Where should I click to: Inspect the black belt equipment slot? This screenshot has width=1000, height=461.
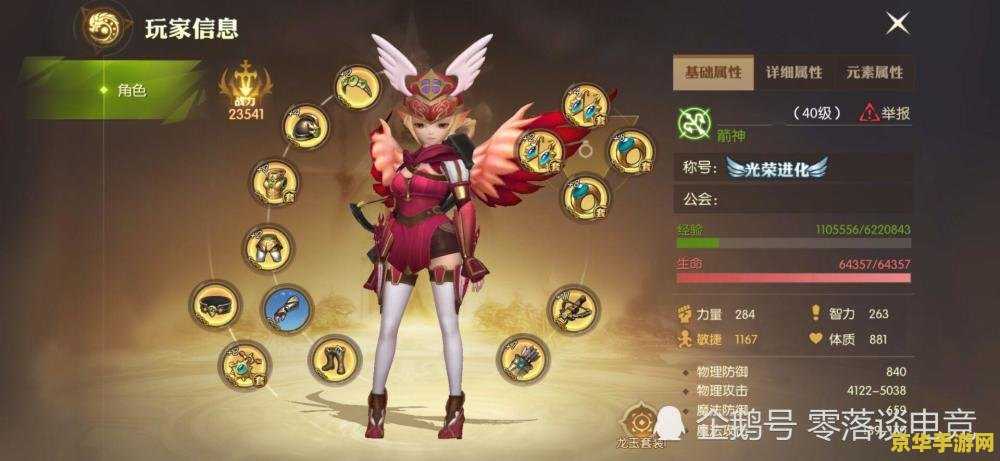pyautogui.click(x=216, y=305)
